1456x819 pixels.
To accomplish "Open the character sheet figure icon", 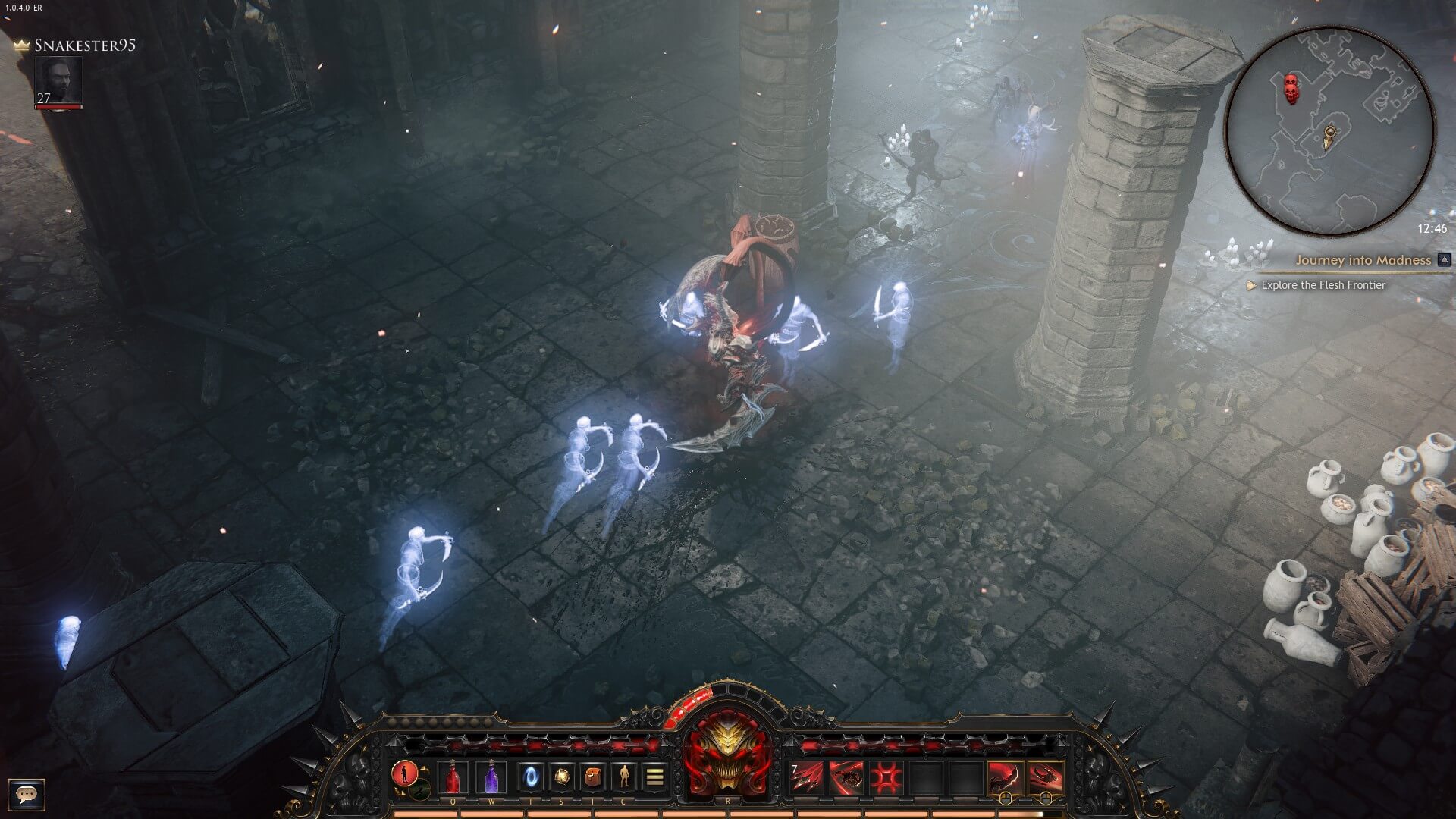I will (x=623, y=777).
